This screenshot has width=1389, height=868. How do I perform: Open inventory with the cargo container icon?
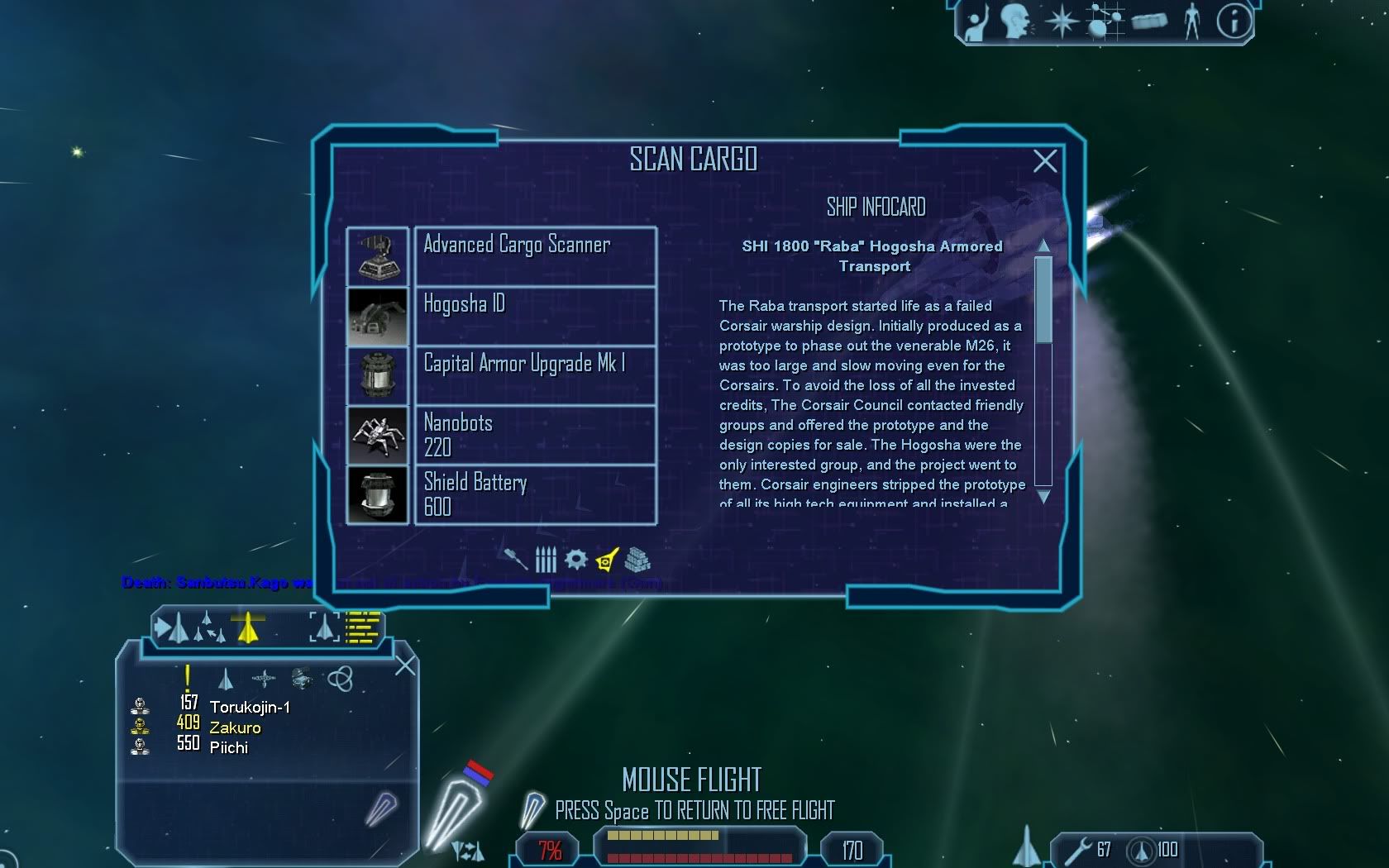point(1149,21)
